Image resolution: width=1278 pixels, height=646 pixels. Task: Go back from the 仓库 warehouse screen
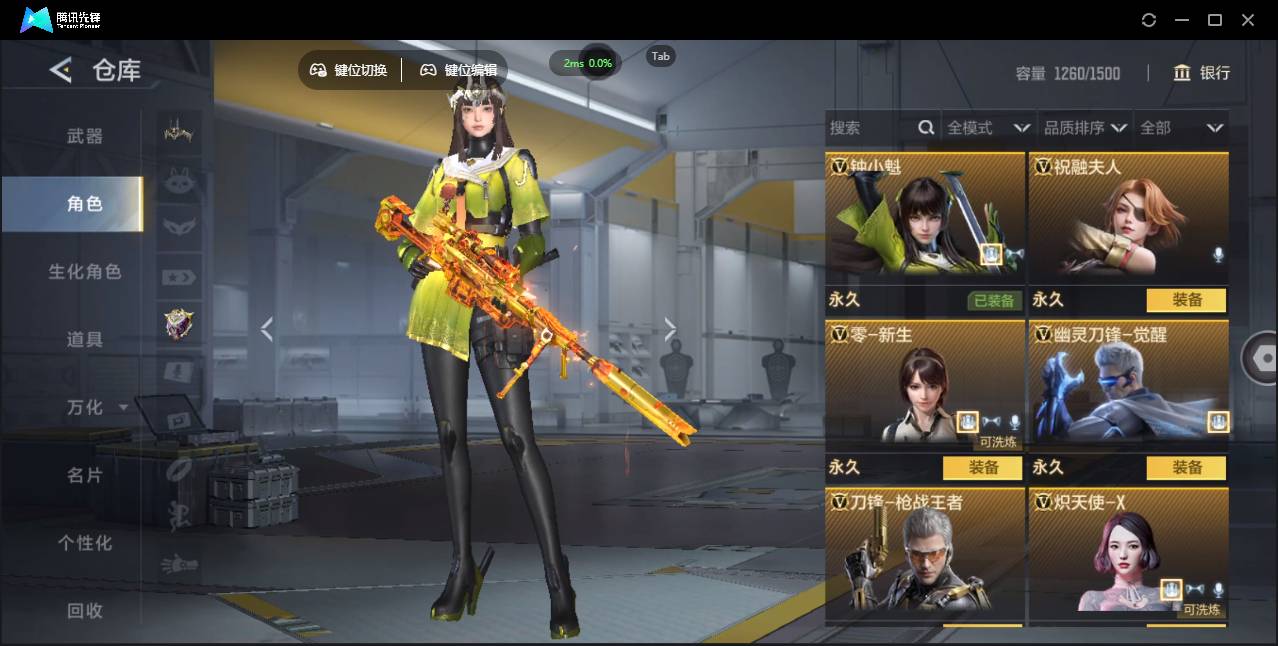click(61, 70)
